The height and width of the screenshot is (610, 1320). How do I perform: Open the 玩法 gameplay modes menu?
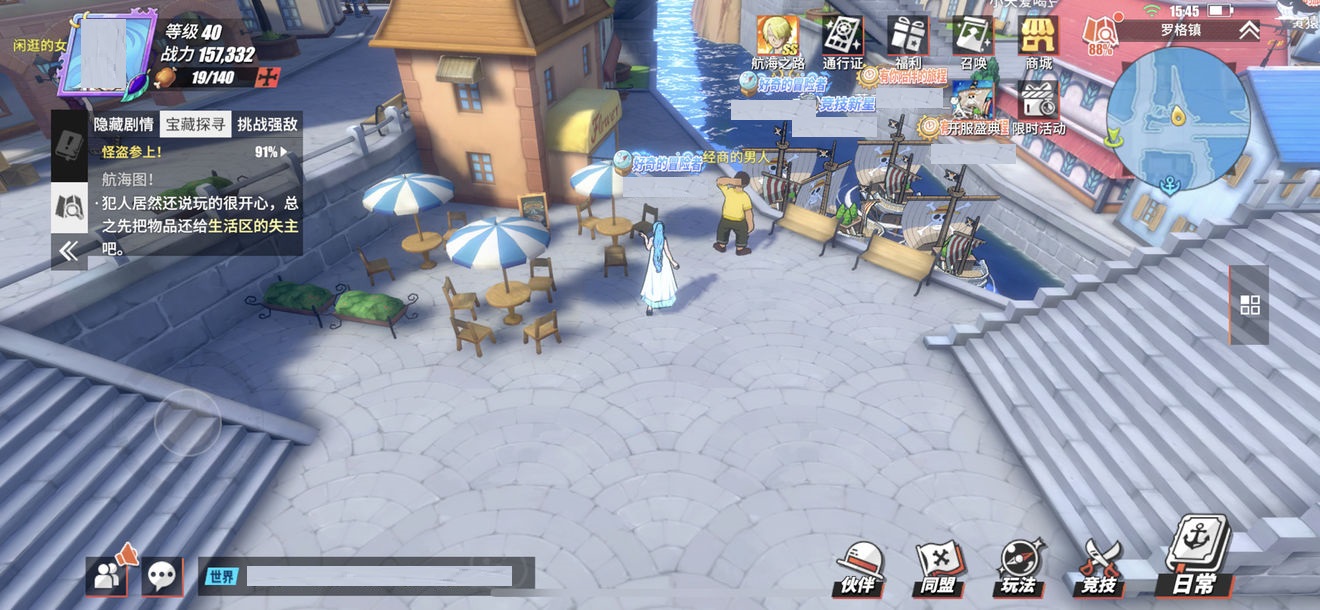[1018, 568]
